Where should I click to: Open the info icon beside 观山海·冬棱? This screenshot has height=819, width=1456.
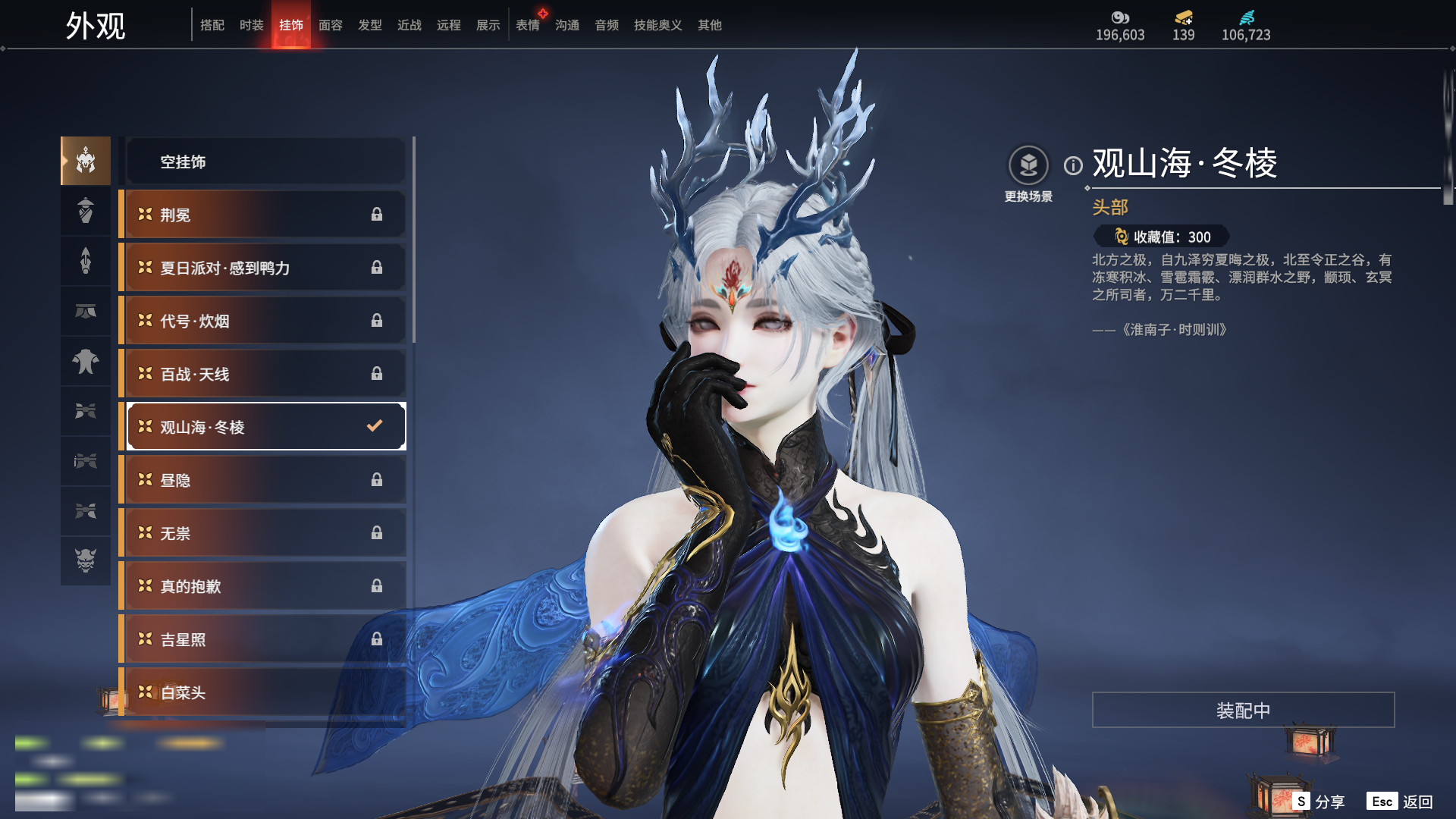point(1073,165)
